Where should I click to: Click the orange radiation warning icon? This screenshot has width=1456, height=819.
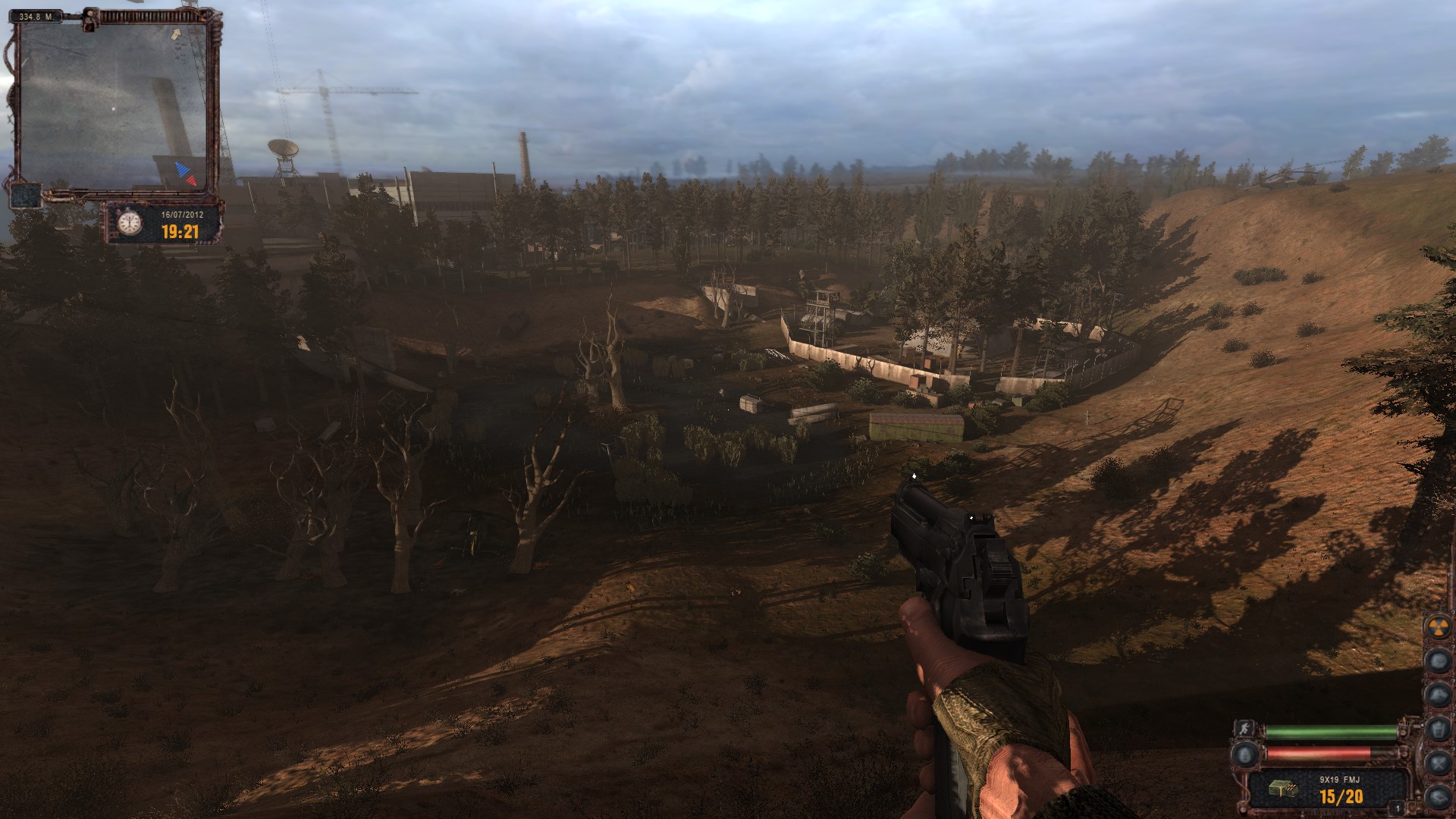coord(1438,626)
